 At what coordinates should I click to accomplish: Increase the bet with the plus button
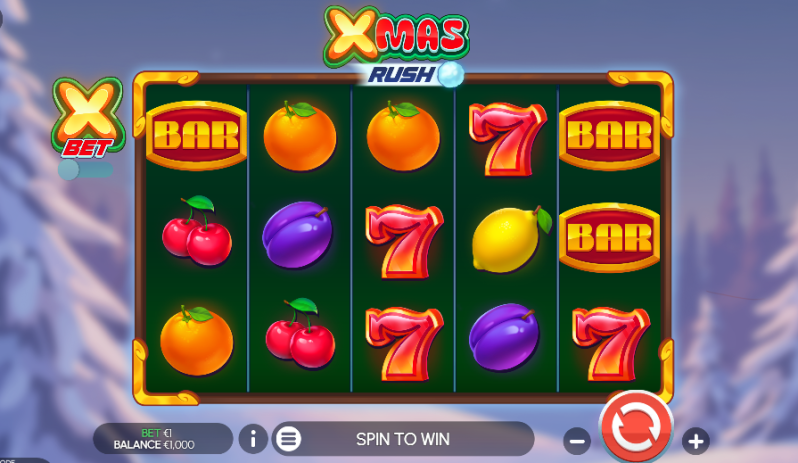point(696,440)
